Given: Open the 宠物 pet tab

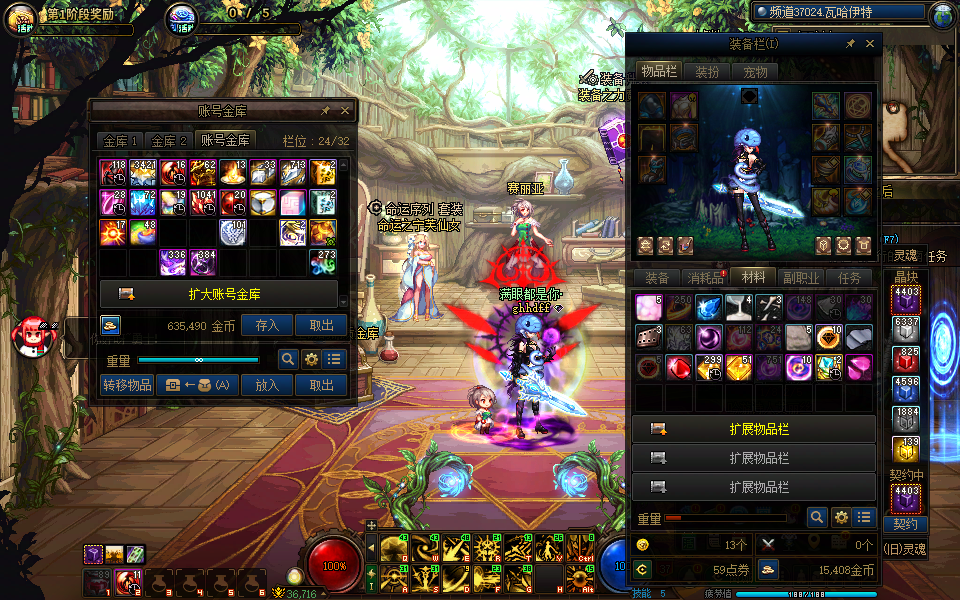Looking at the screenshot, I should point(755,72).
